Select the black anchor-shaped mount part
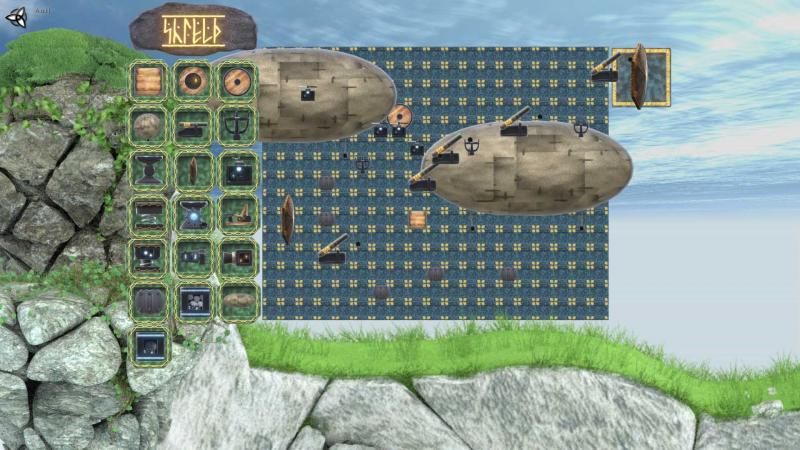 click(x=238, y=125)
